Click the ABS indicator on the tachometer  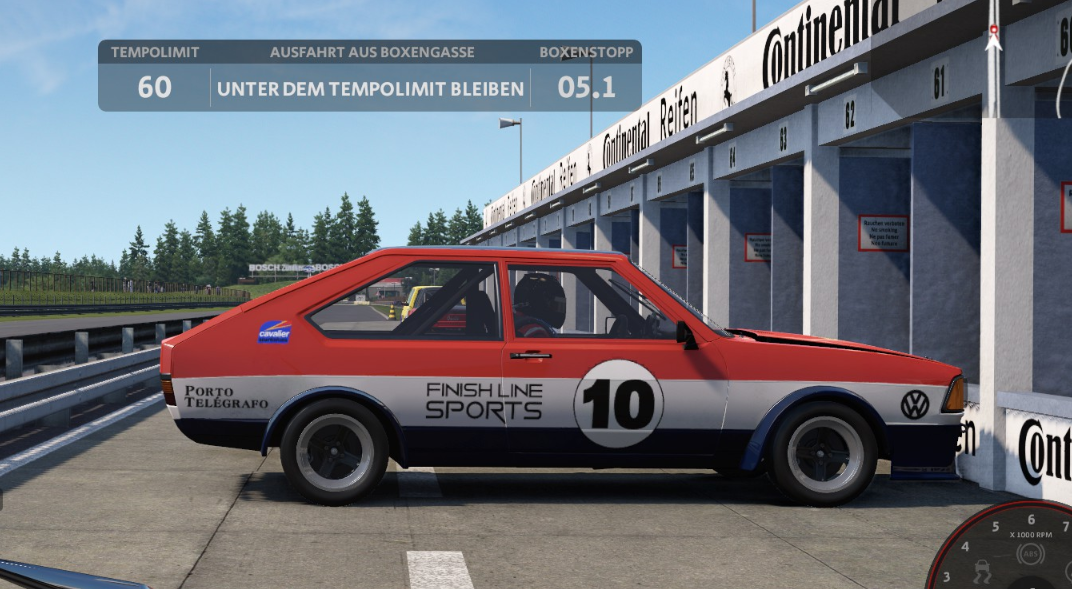tap(1030, 554)
